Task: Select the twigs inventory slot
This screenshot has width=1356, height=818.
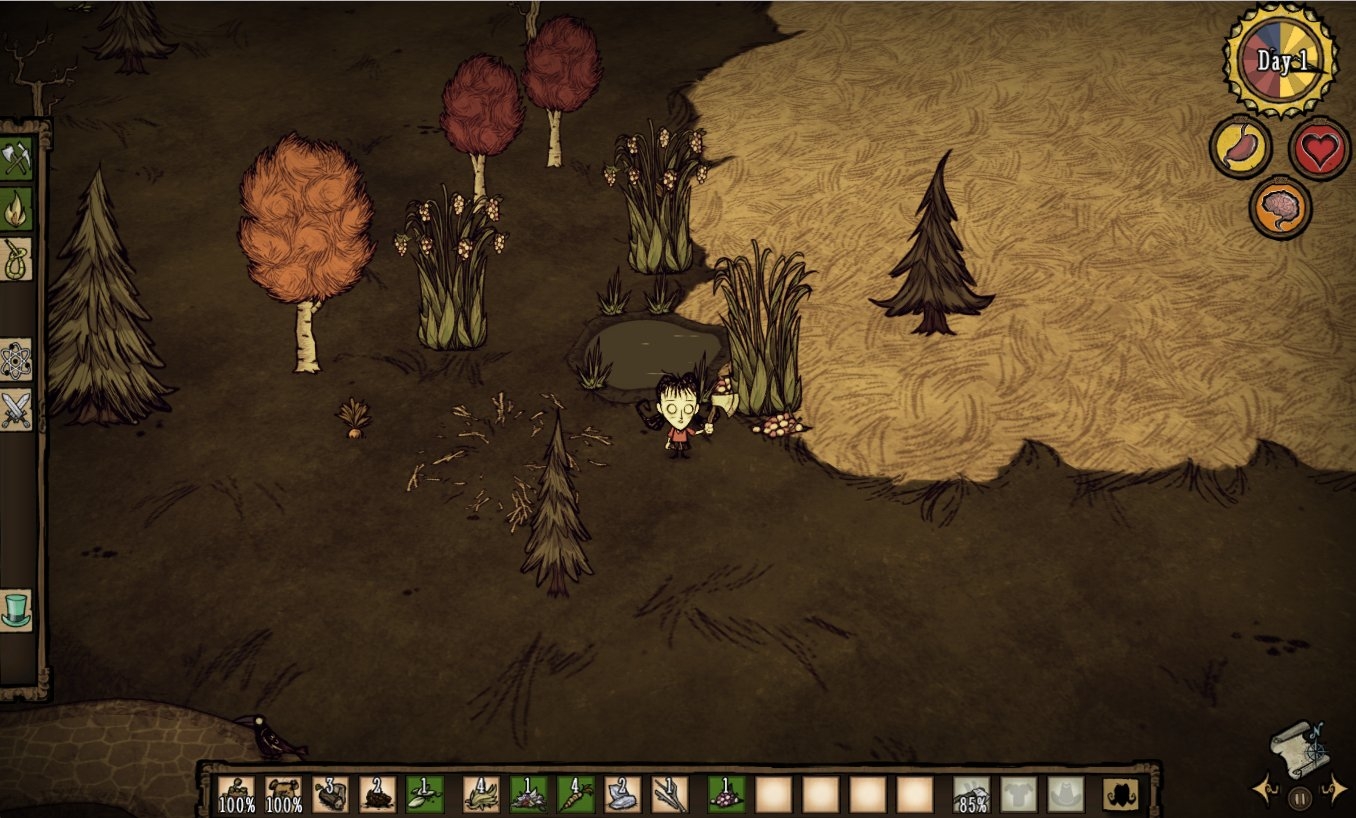Action: tap(669, 794)
